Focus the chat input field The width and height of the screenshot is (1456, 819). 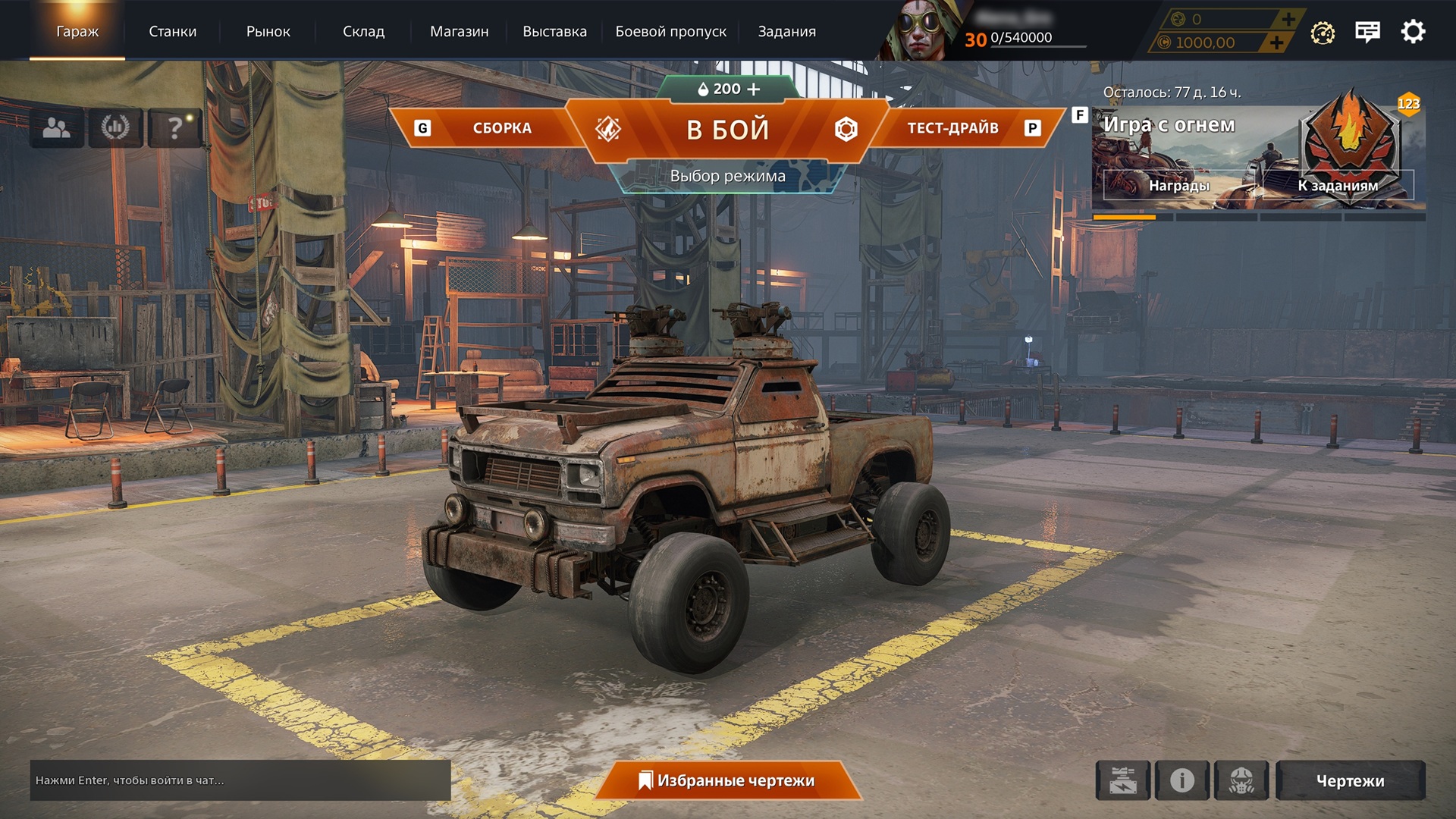[240, 780]
